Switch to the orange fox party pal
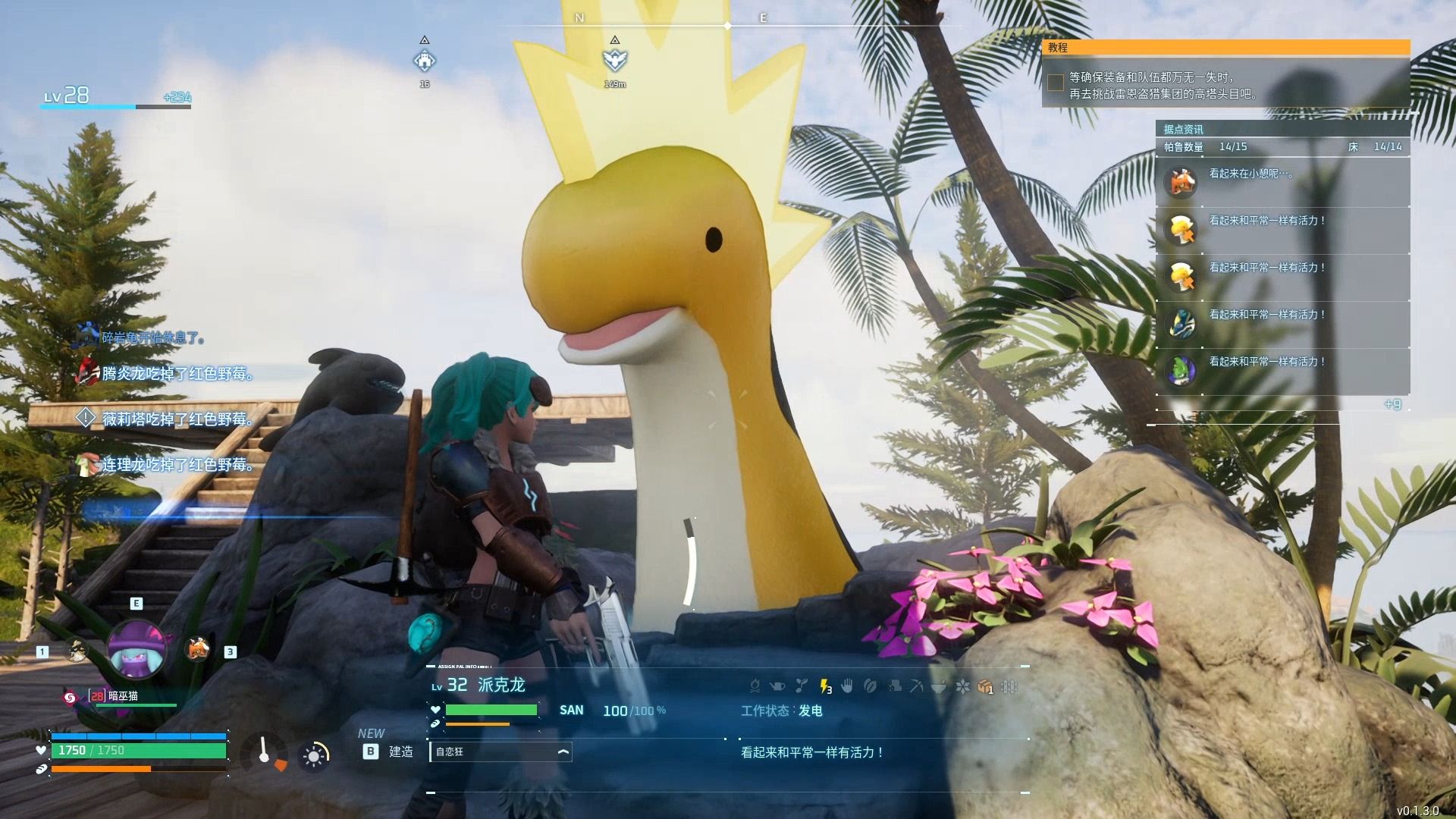1456x819 pixels. pyautogui.click(x=198, y=648)
